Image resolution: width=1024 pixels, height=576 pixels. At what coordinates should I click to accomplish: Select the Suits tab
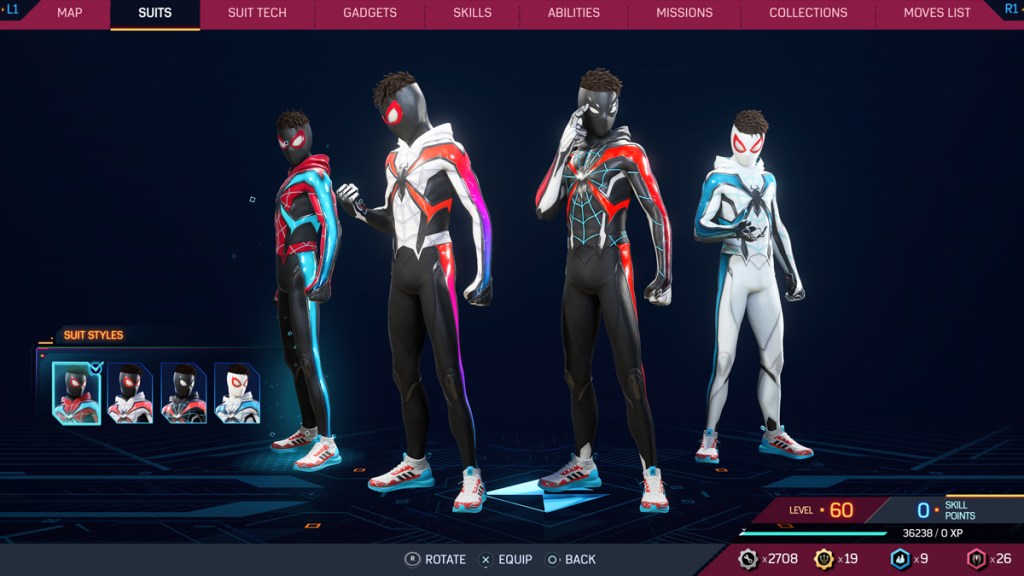pos(155,13)
